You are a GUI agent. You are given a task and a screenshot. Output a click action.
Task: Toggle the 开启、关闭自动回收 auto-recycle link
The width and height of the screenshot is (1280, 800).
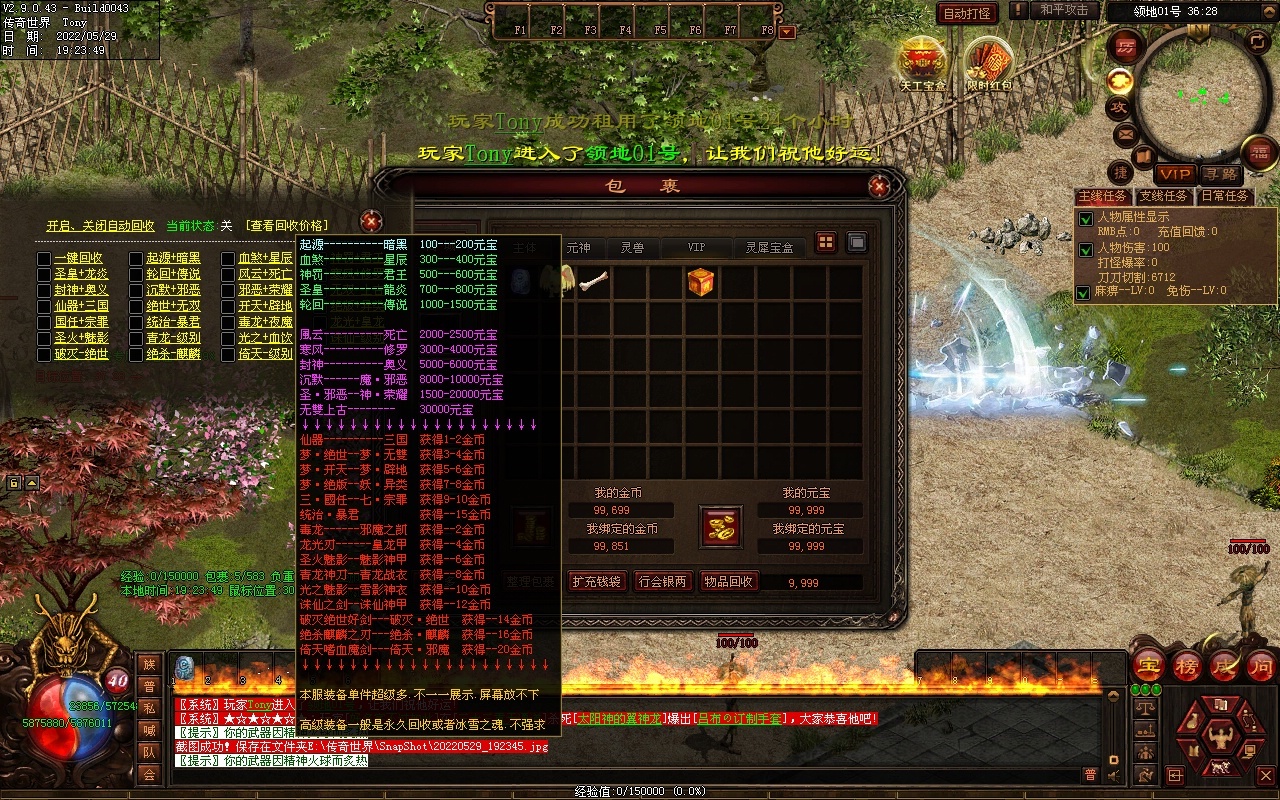100,226
